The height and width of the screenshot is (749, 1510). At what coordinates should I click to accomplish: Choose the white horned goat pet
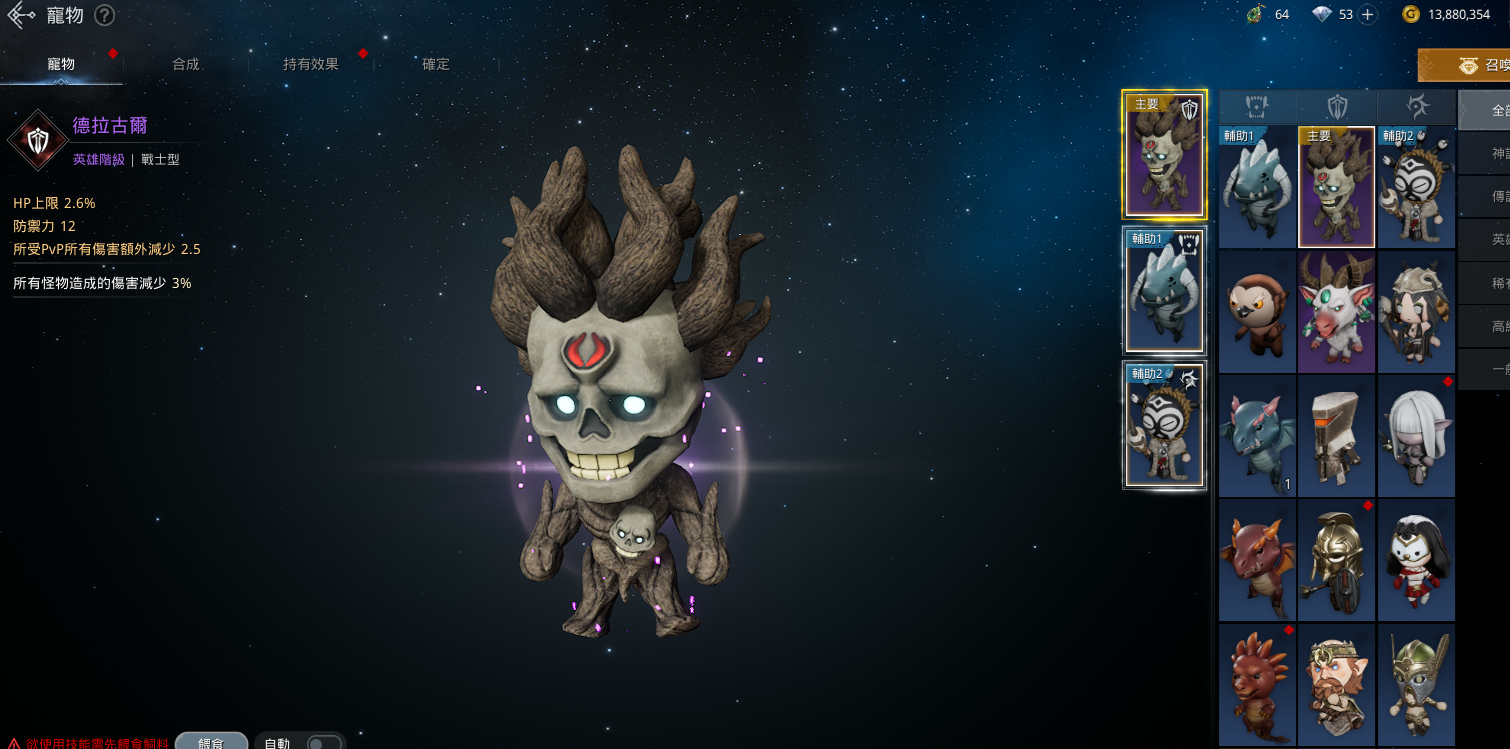[1337, 311]
